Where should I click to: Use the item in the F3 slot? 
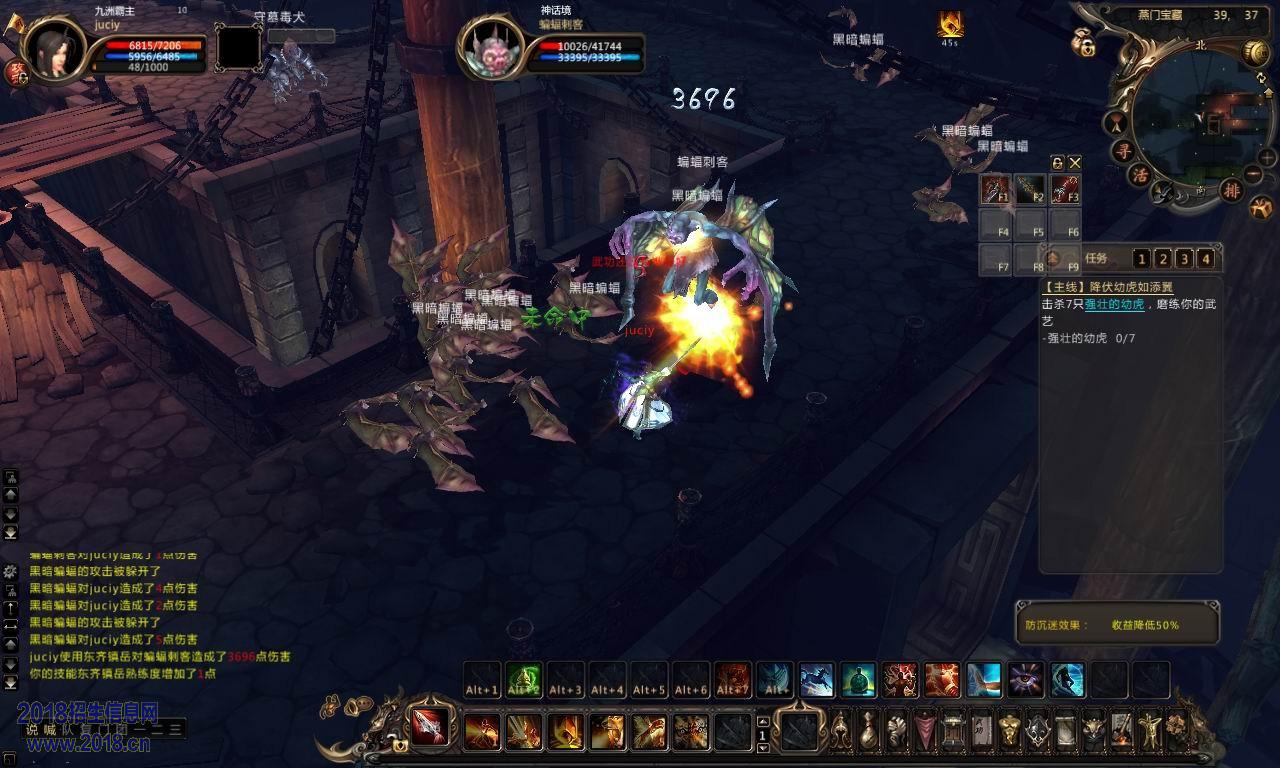1065,189
